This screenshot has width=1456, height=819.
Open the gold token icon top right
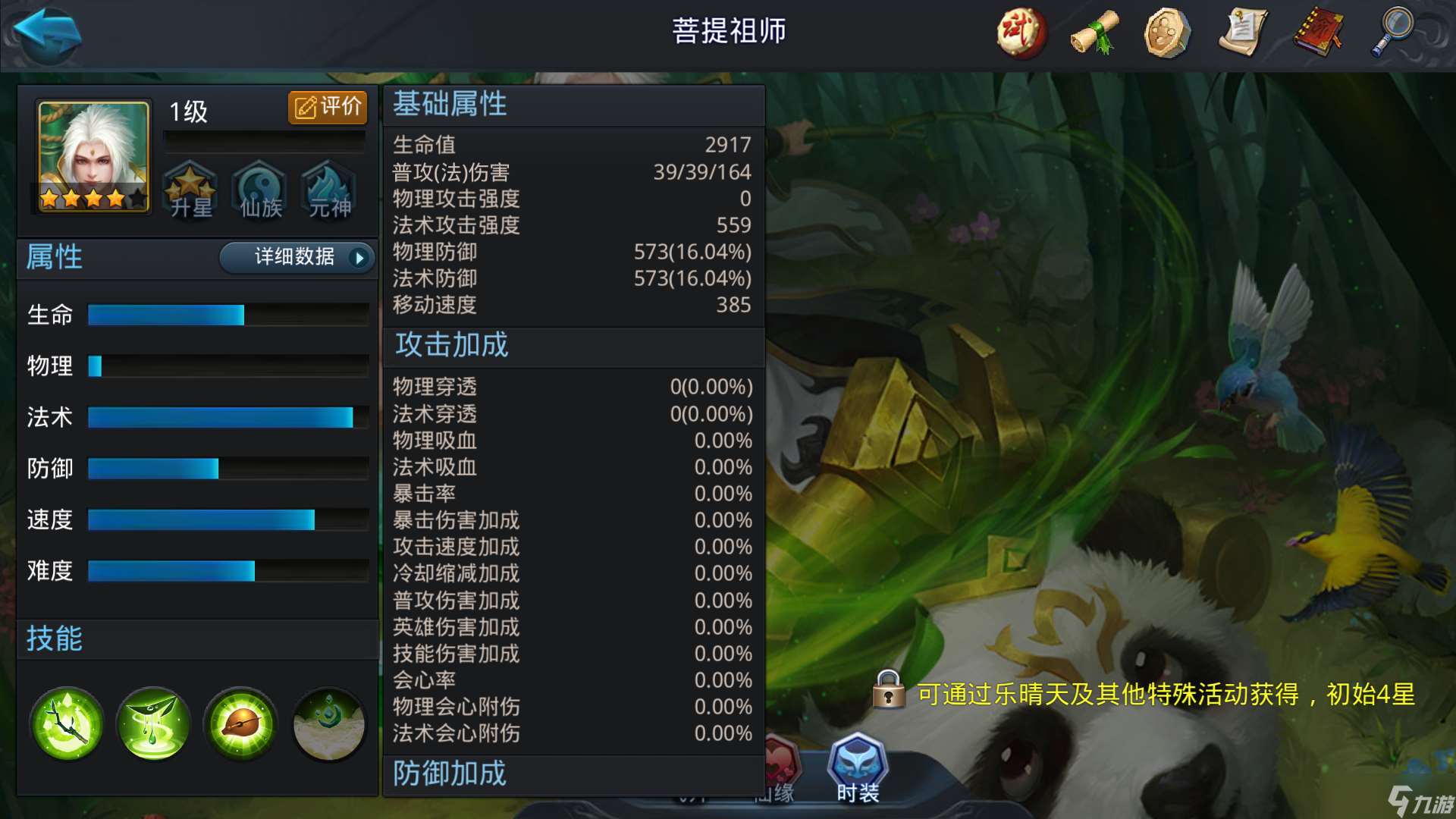click(1168, 33)
